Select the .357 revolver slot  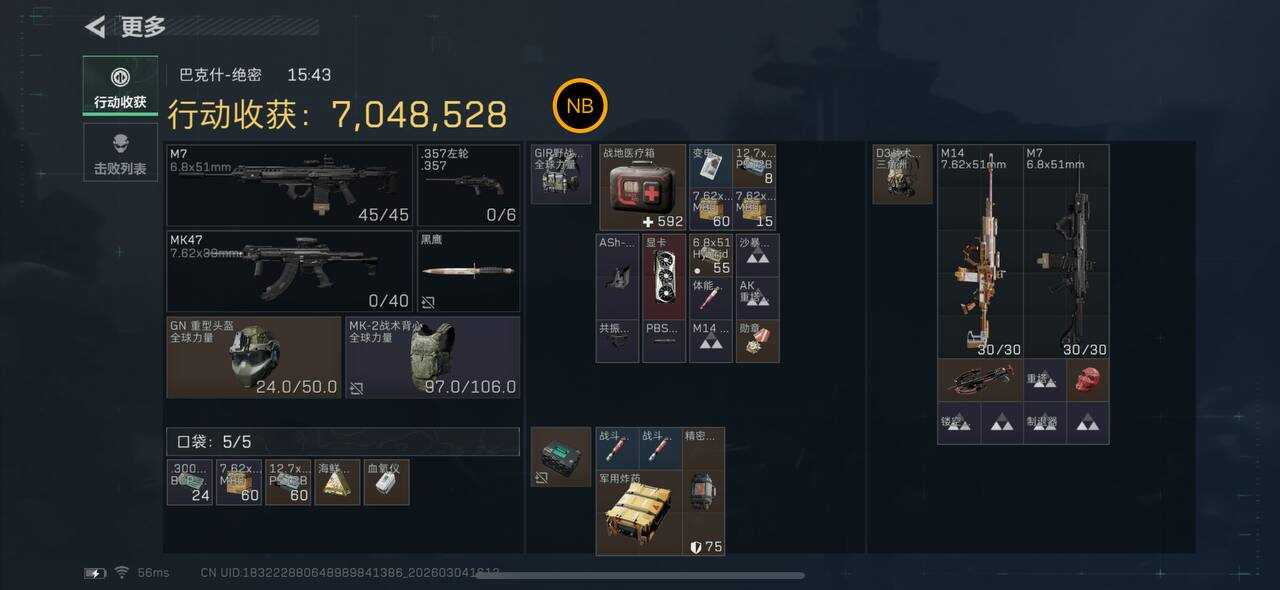tap(469, 185)
